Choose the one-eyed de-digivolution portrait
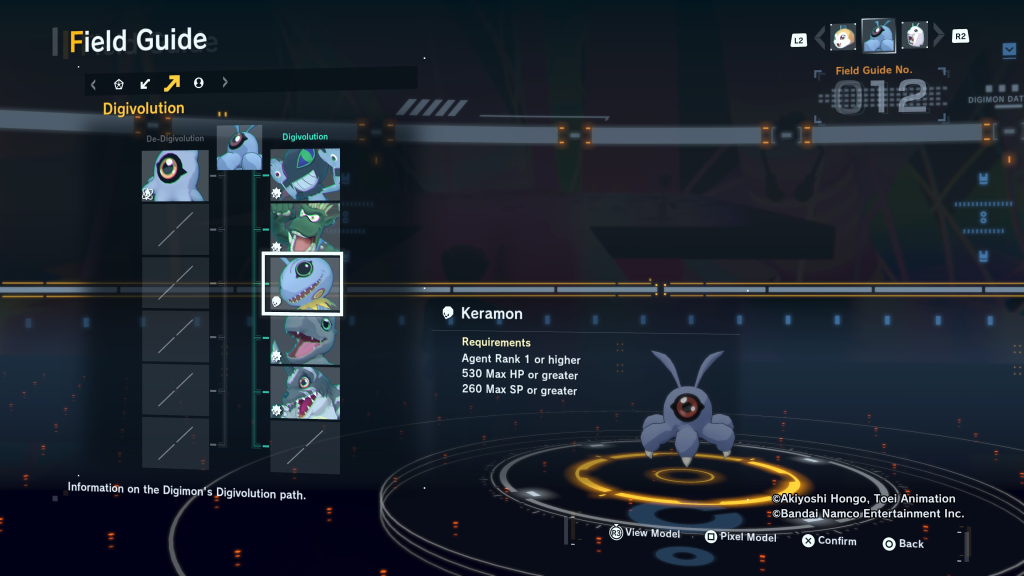 point(175,175)
